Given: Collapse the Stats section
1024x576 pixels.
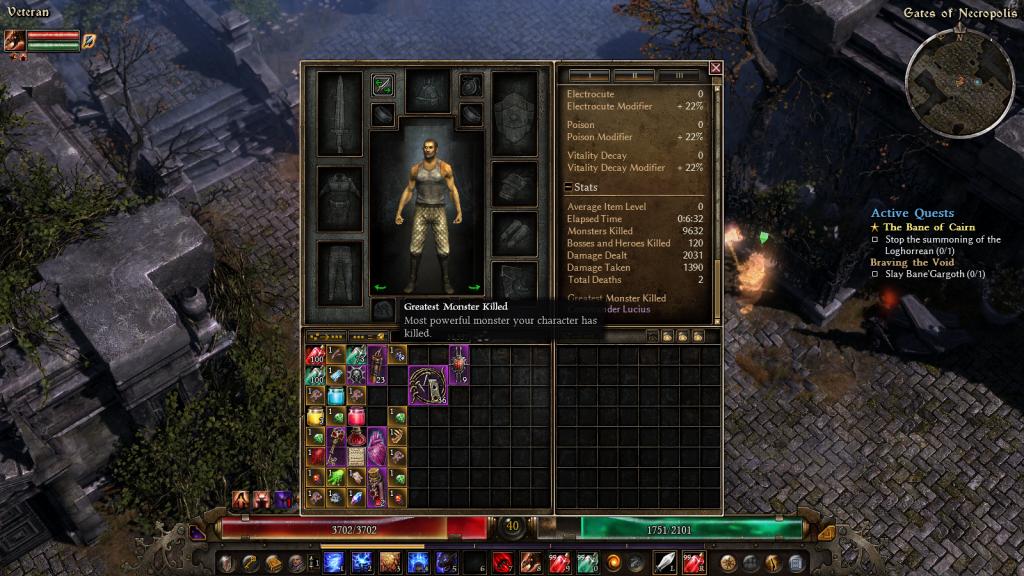Looking at the screenshot, I should pyautogui.click(x=568, y=187).
